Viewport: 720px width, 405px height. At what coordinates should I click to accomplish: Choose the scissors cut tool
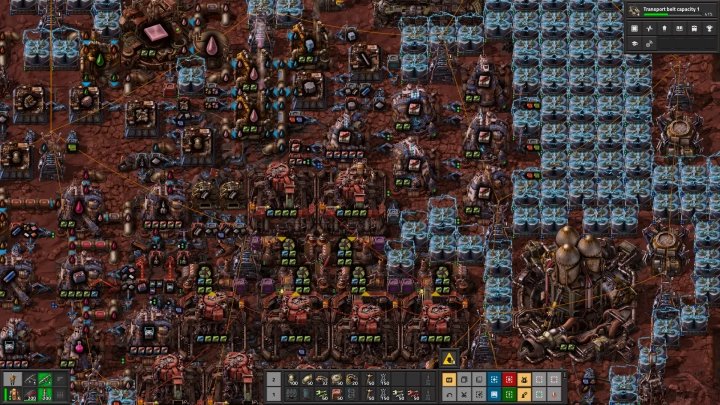(x=464, y=395)
